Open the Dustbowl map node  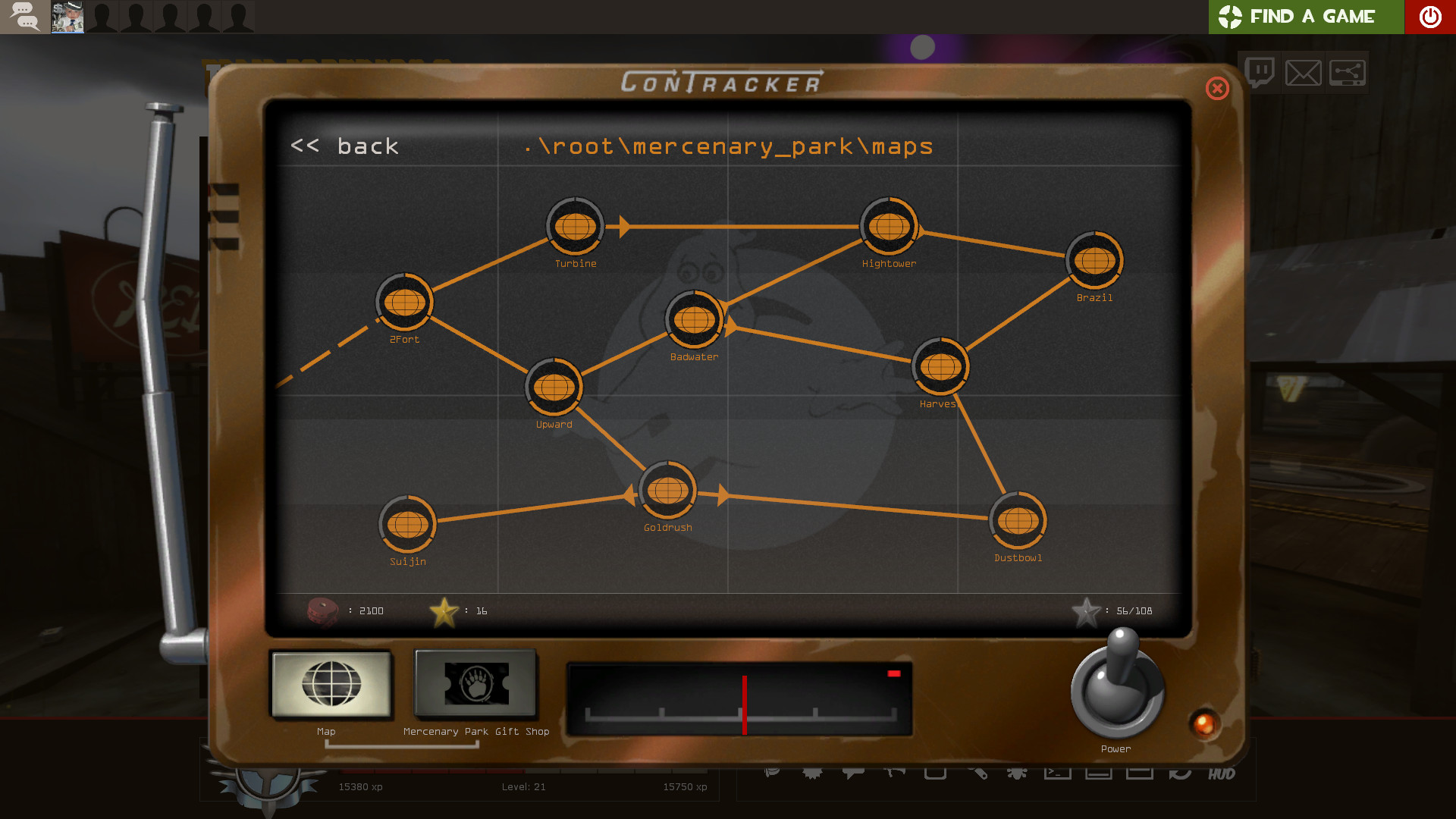(1018, 519)
